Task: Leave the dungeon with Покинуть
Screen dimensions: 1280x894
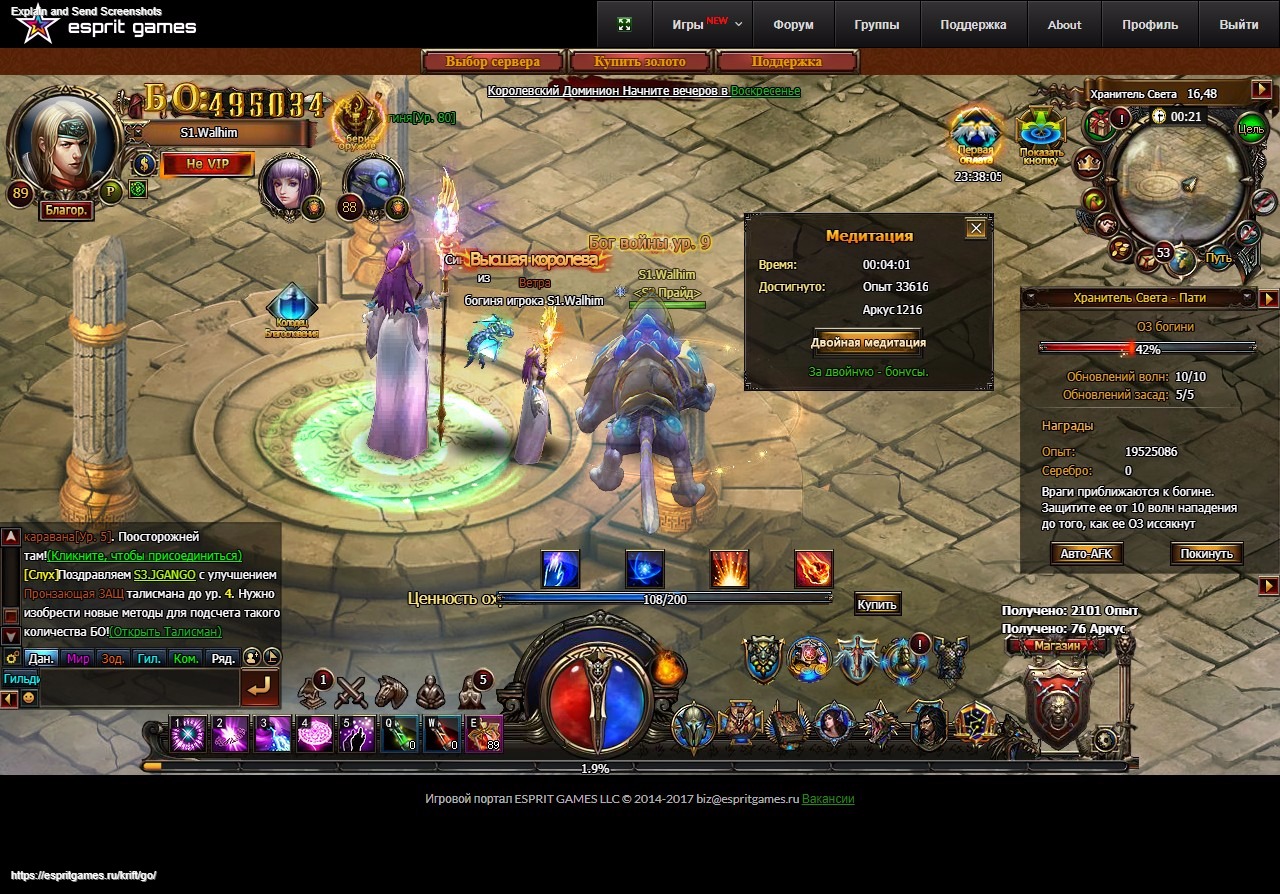Action: [x=1206, y=553]
